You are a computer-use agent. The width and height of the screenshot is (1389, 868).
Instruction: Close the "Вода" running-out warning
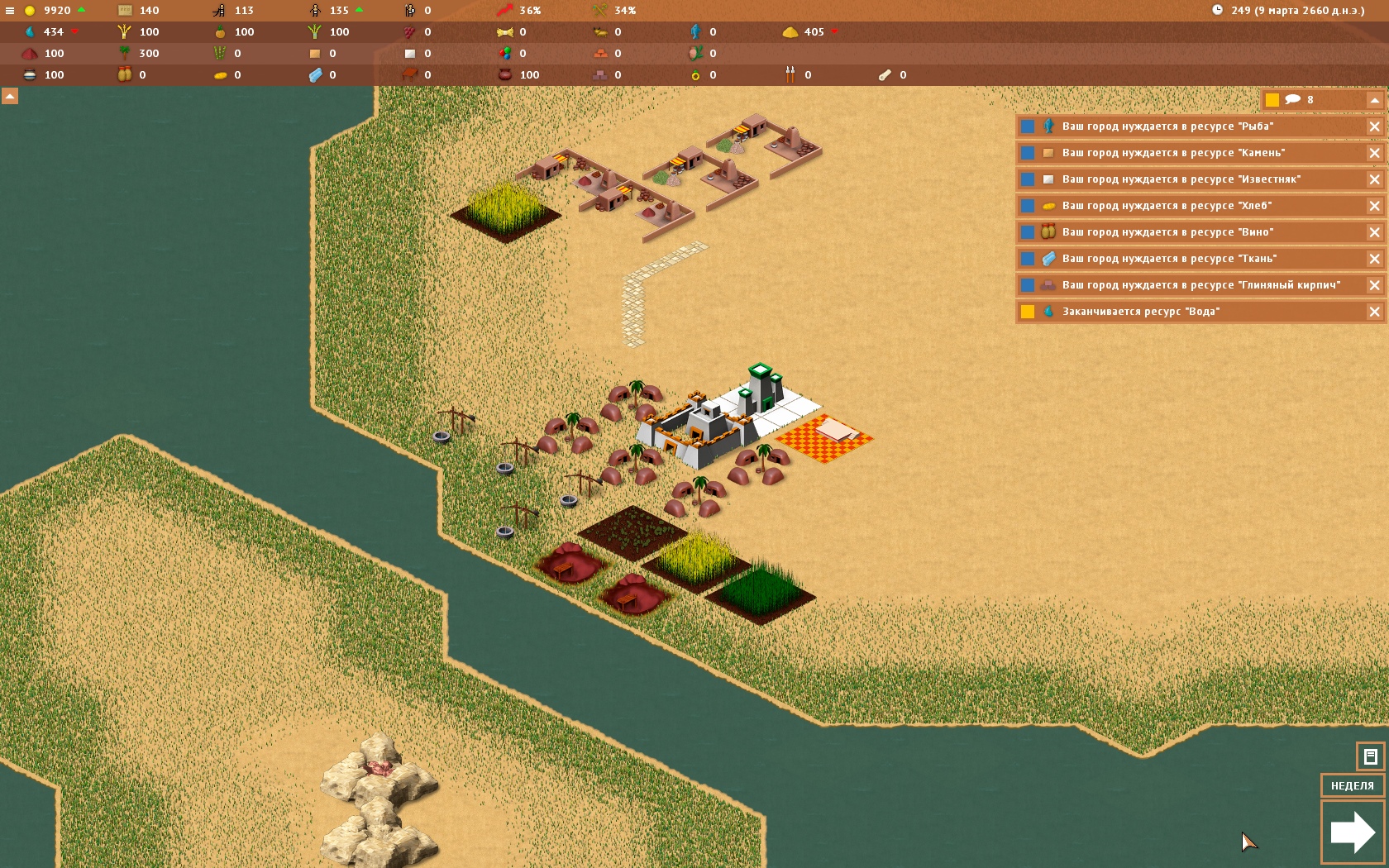coord(1374,312)
